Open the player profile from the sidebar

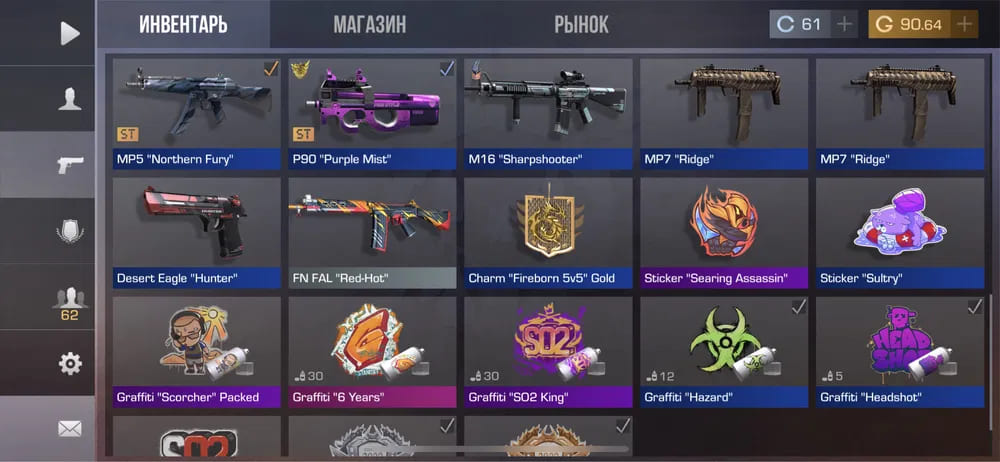click(69, 99)
